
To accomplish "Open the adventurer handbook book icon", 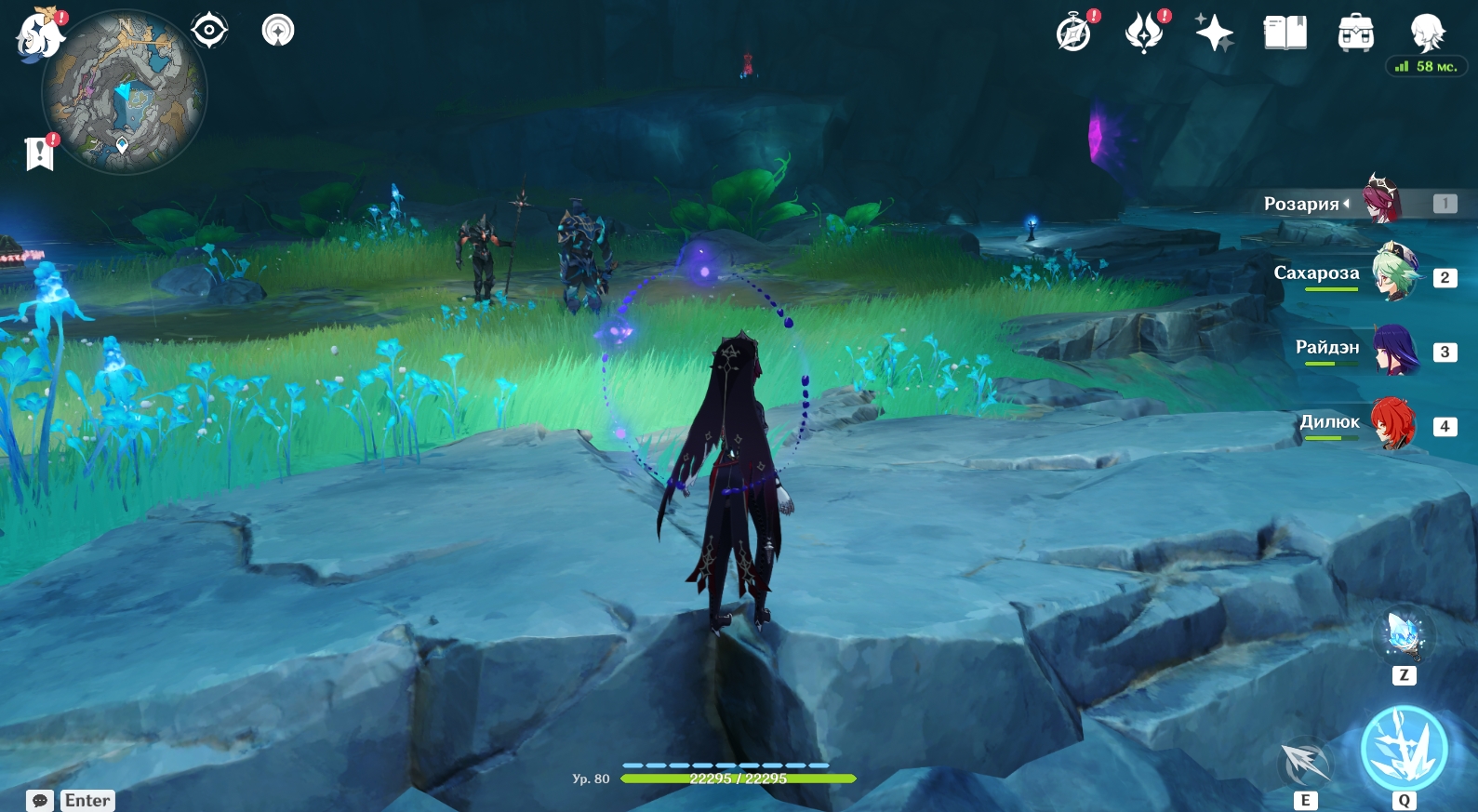I will (1285, 33).
